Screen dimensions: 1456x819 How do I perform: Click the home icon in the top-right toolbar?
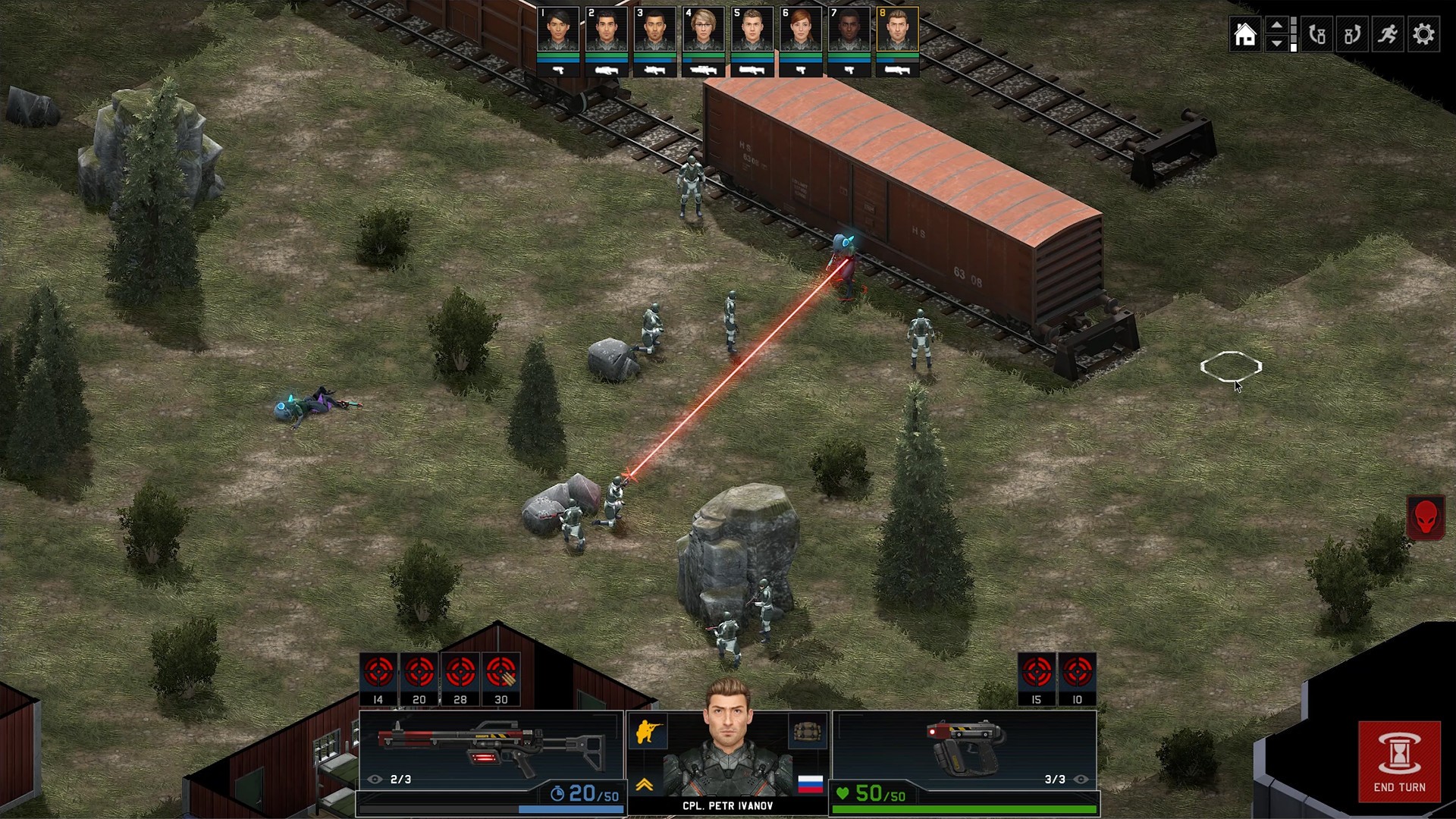coord(1245,34)
